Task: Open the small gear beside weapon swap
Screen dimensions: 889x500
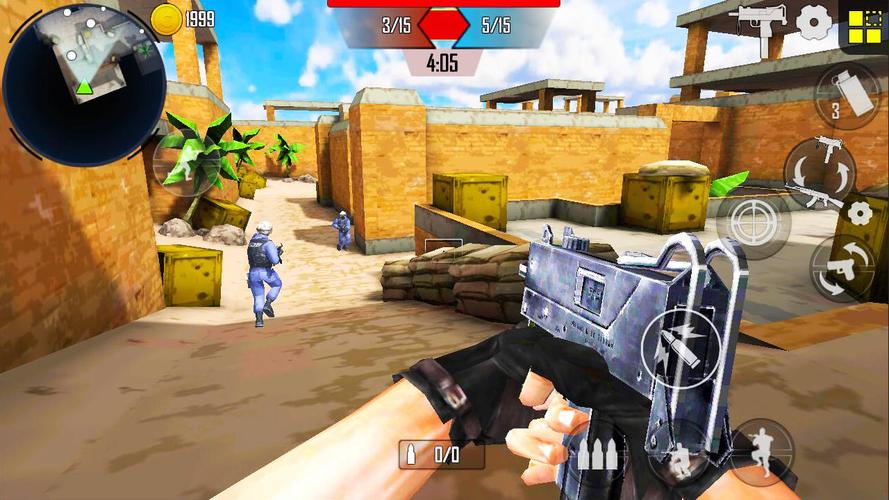Action: tap(858, 212)
